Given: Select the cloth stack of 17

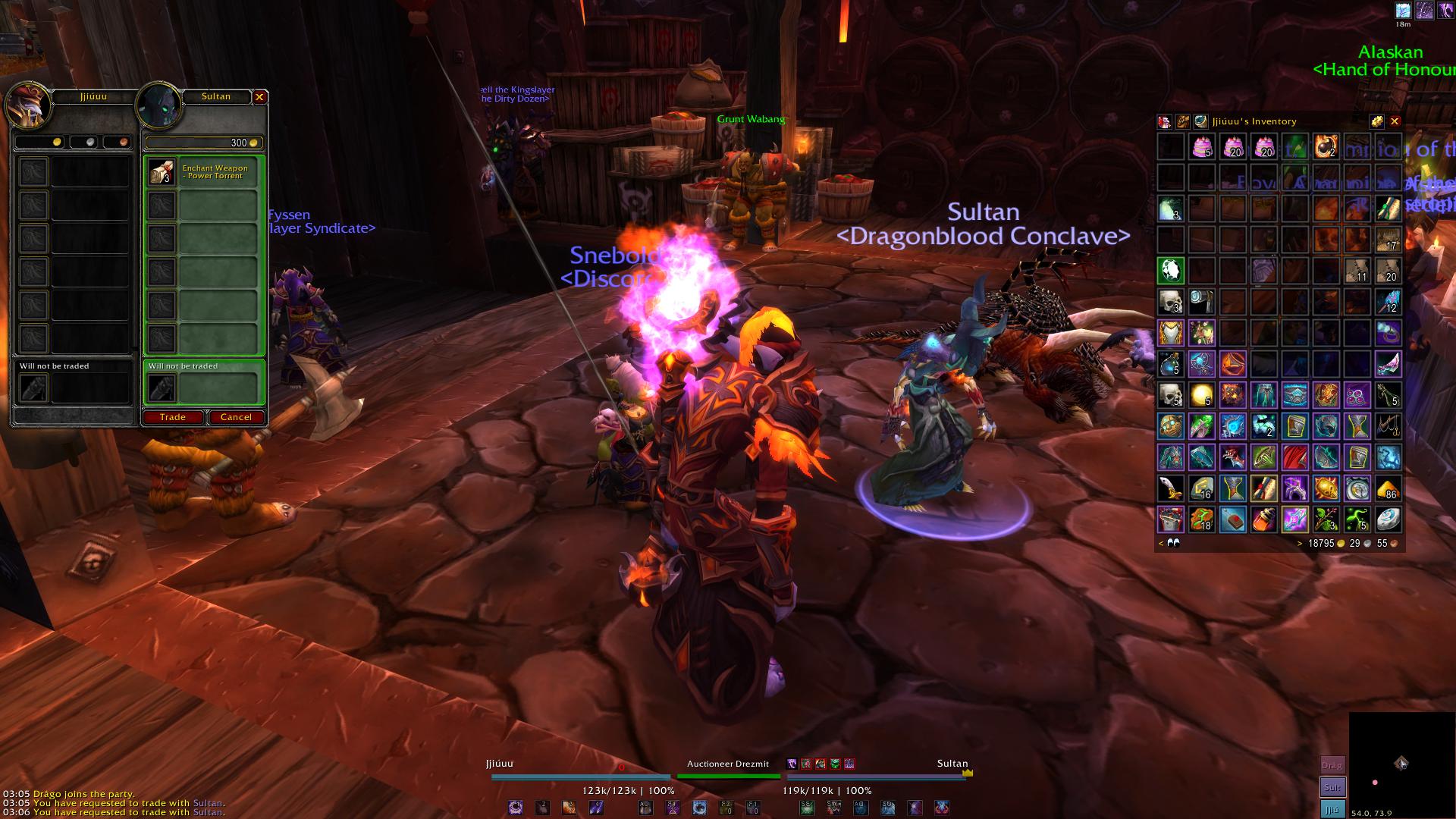Looking at the screenshot, I should pyautogui.click(x=1388, y=240).
